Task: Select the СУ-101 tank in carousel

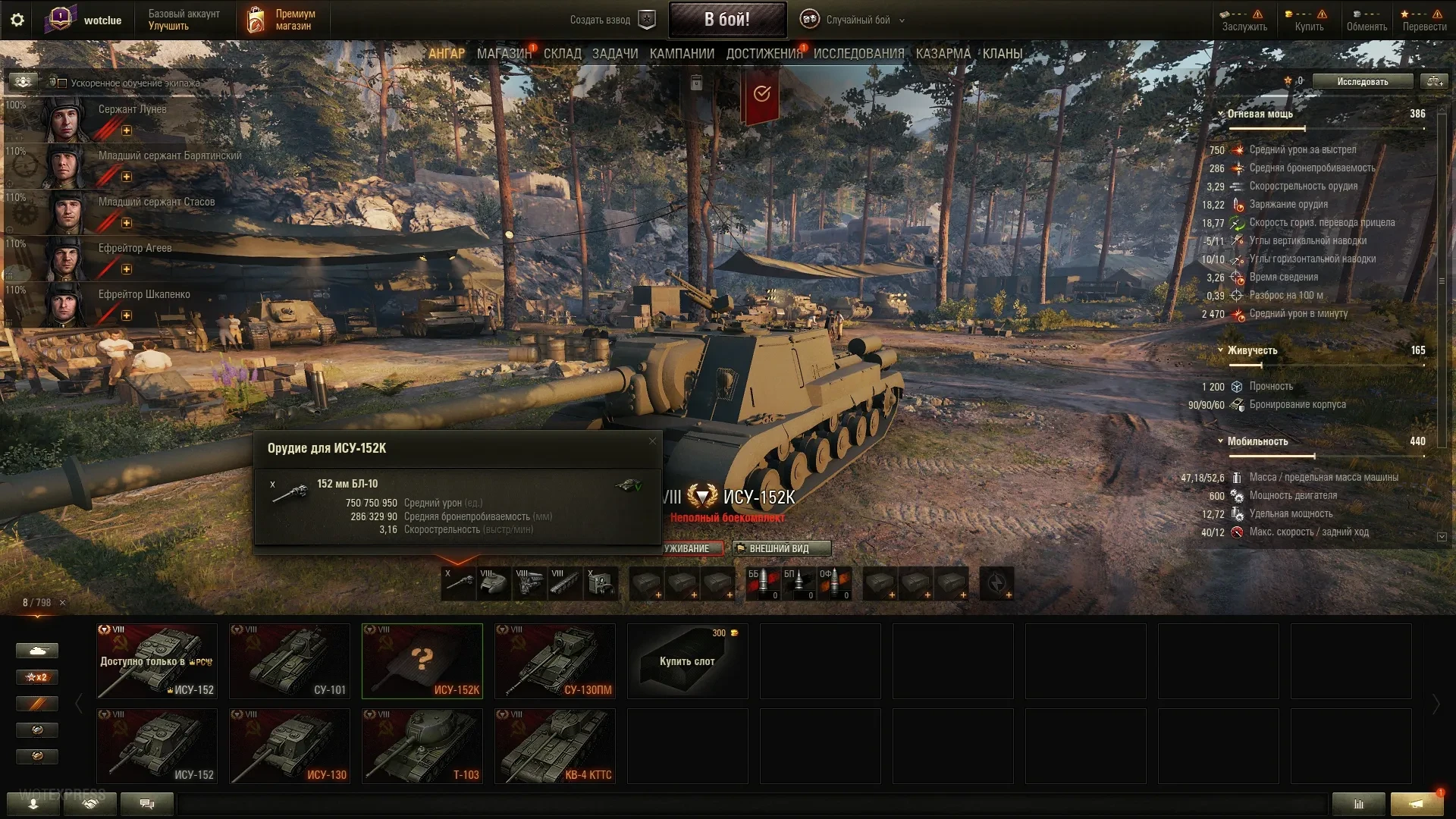Action: tap(290, 661)
